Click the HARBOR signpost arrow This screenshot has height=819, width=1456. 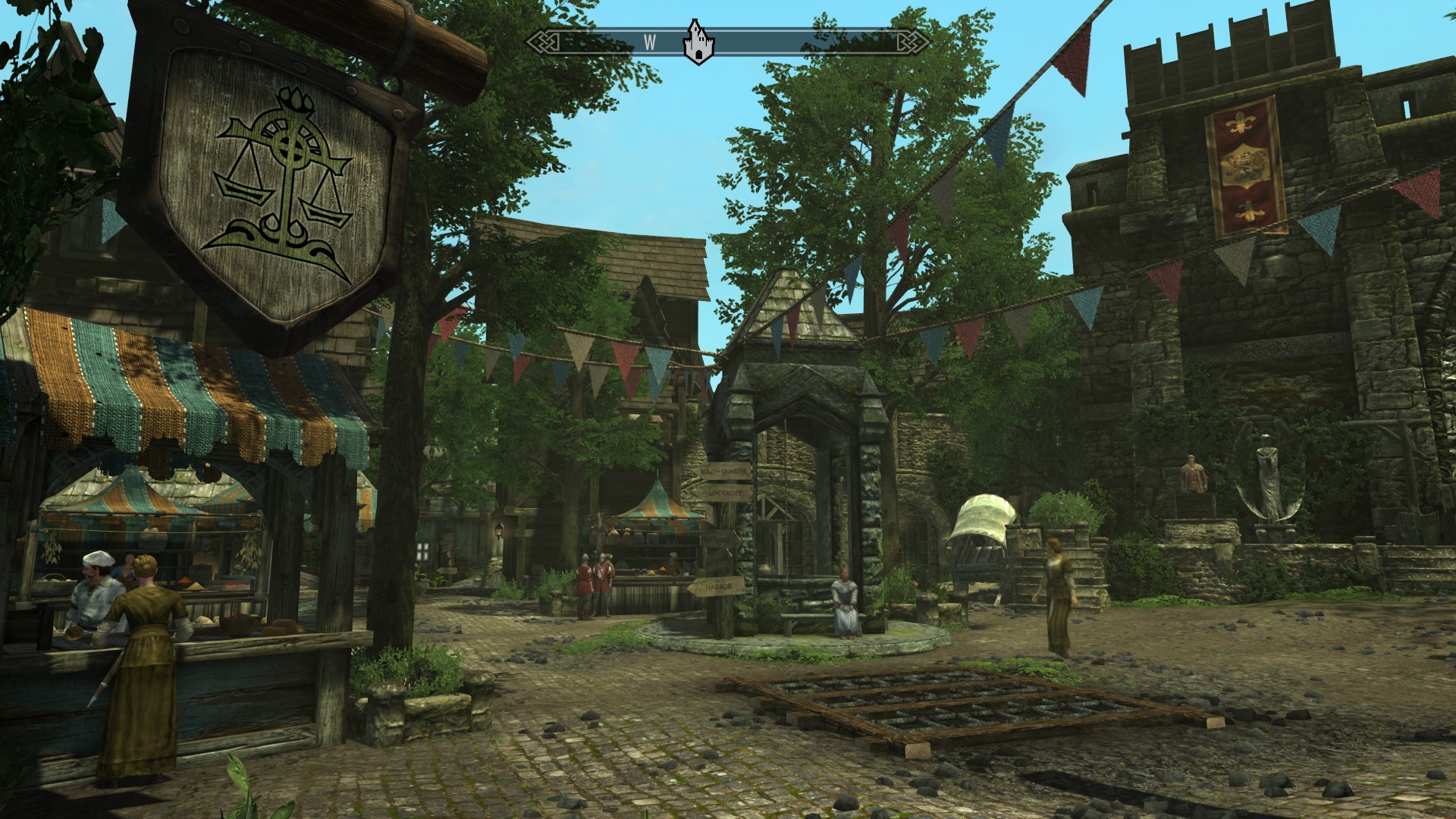[718, 586]
